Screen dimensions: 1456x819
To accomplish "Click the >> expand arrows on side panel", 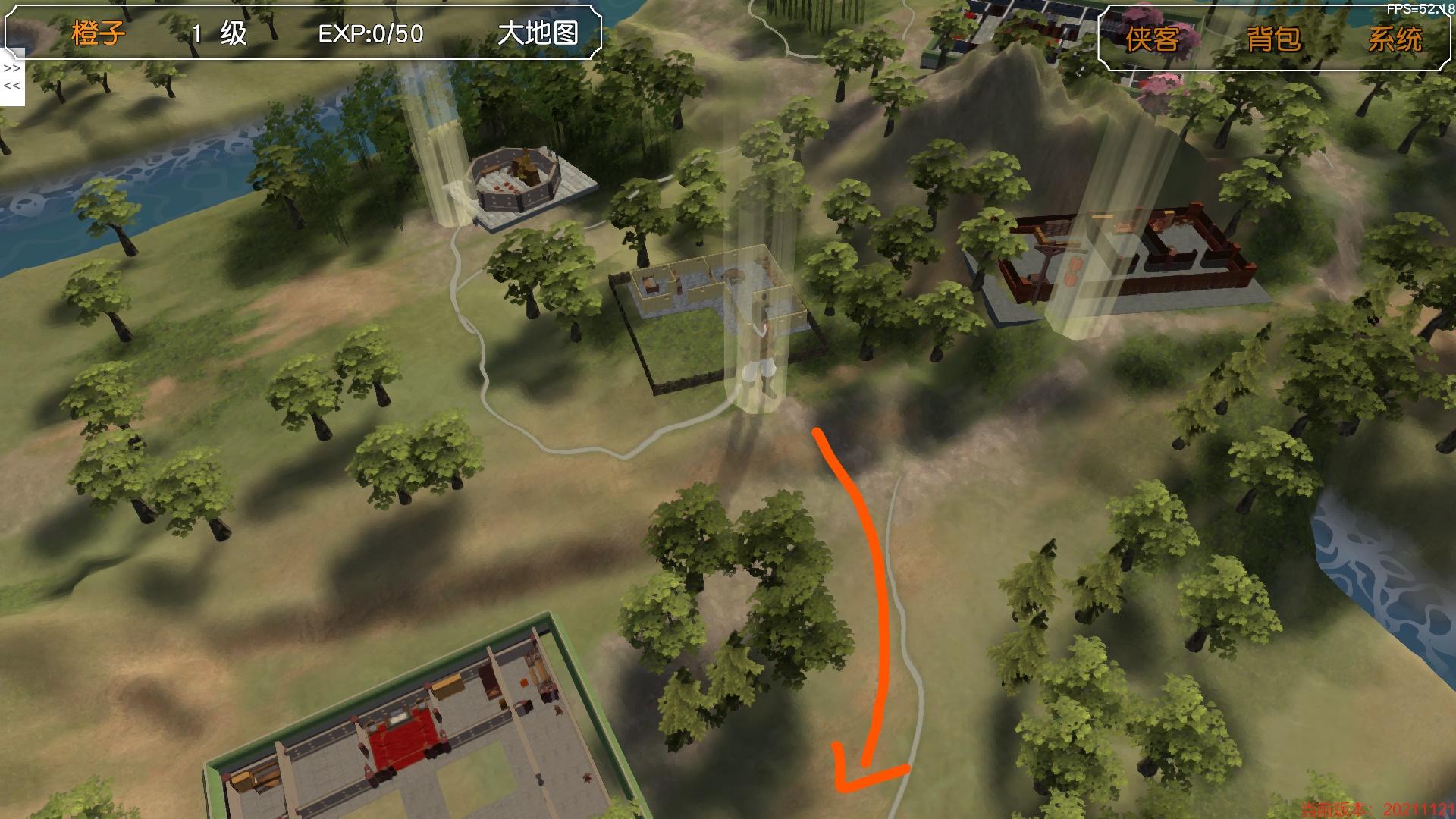I will [x=11, y=68].
